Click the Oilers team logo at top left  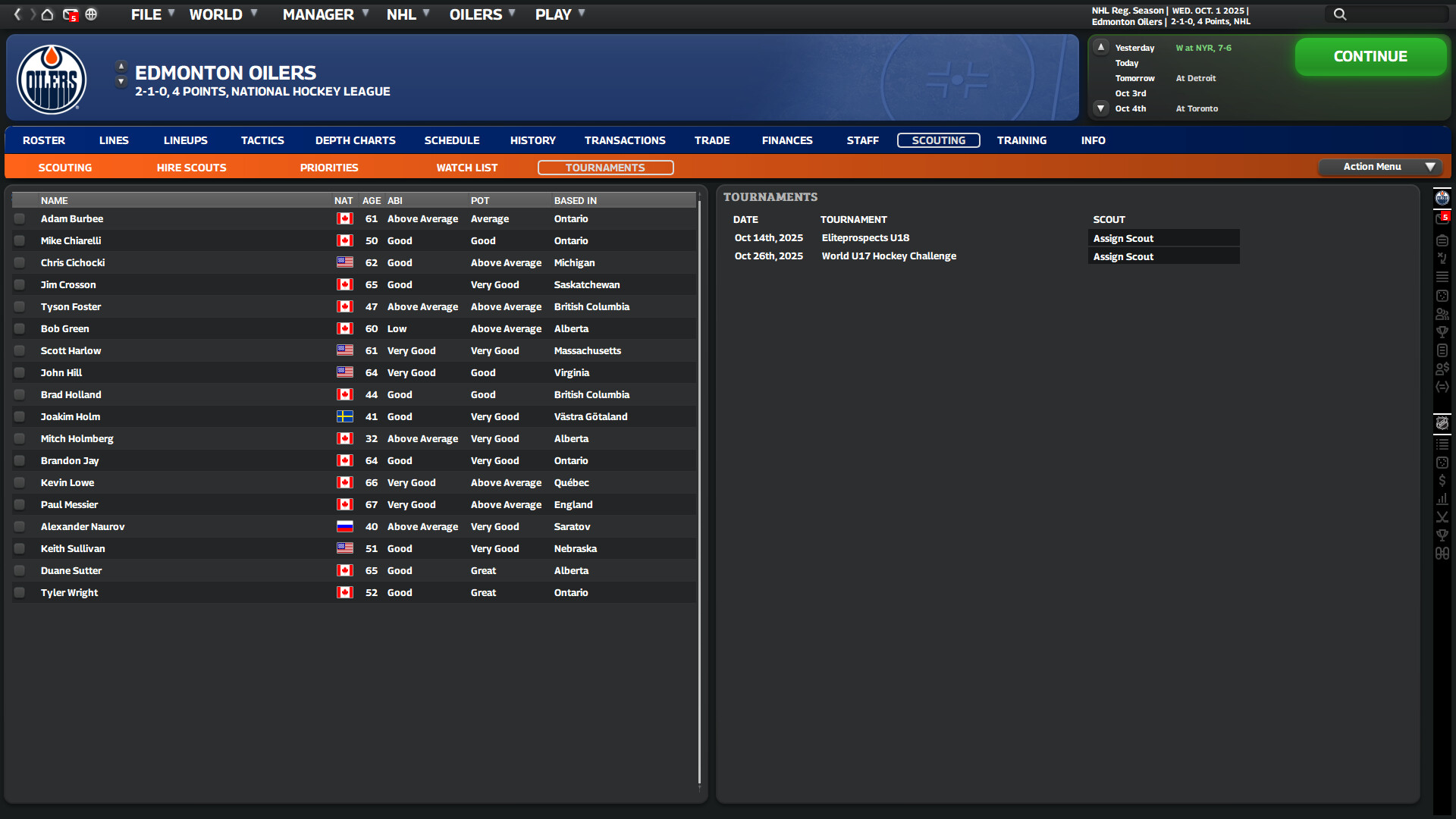51,78
